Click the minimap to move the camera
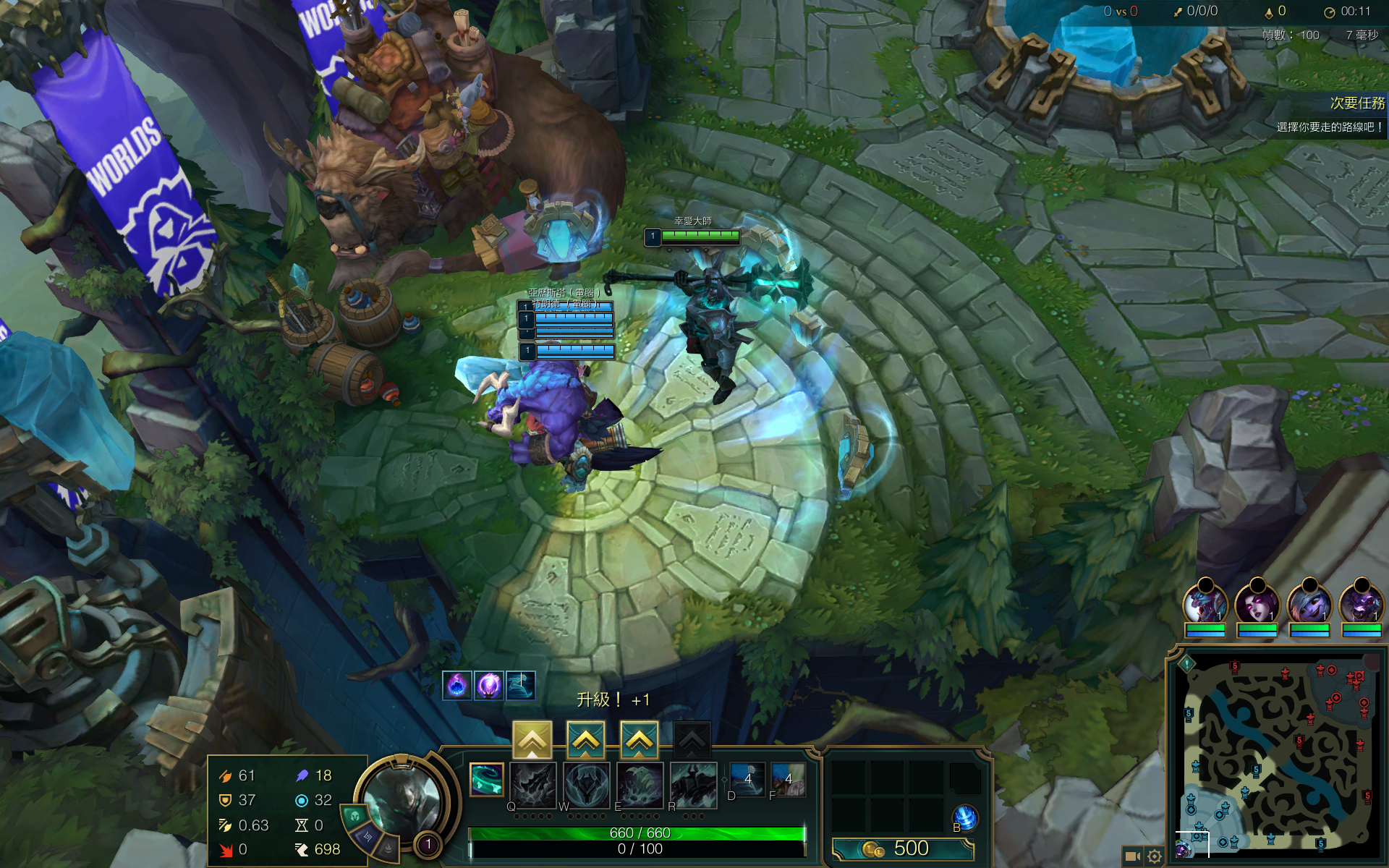This screenshot has width=1389, height=868. 1277,752
